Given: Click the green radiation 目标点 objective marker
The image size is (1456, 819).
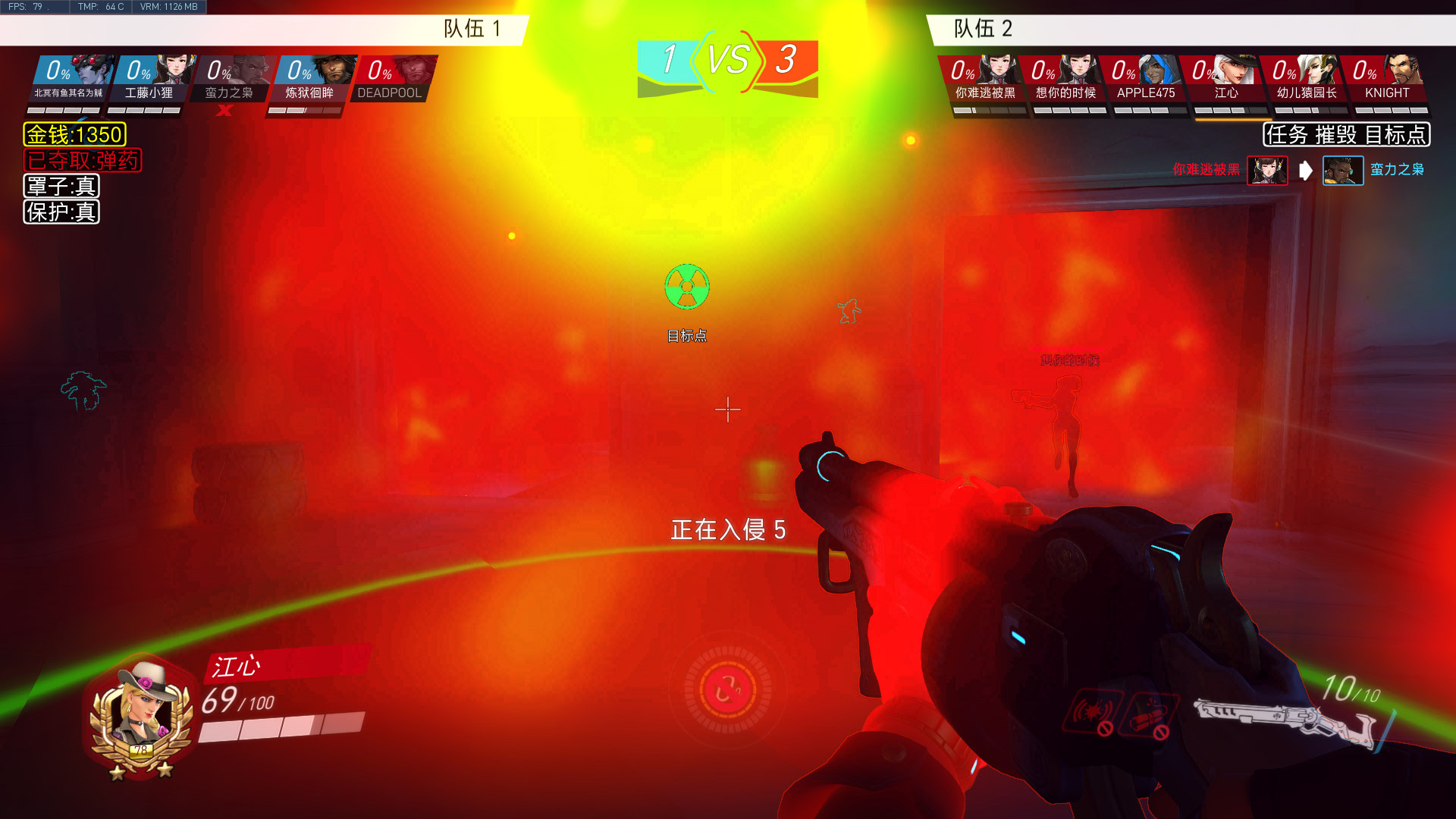Looking at the screenshot, I should (x=687, y=287).
